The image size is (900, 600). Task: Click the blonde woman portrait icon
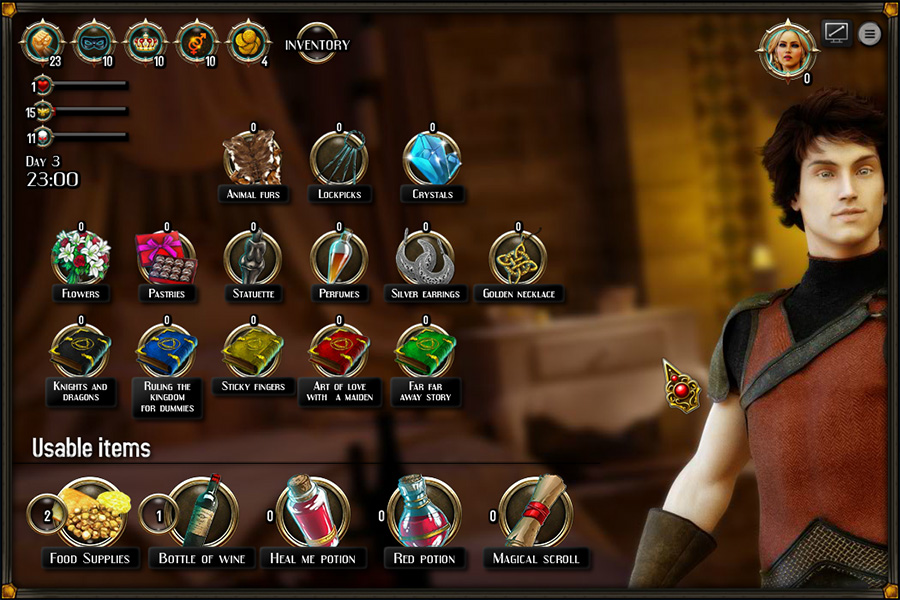(x=787, y=49)
